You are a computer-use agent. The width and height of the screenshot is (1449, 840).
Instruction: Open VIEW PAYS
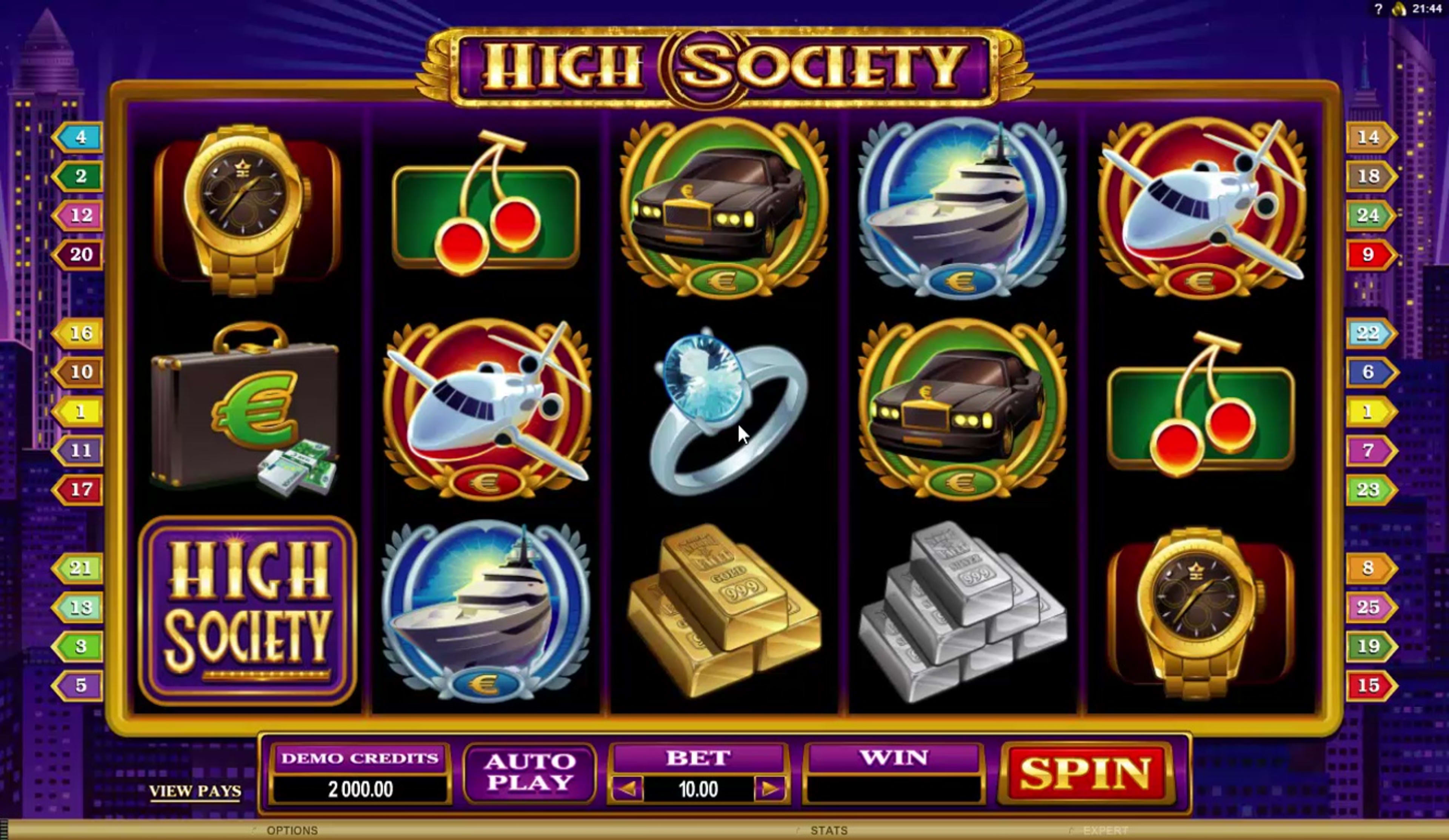pos(195,792)
